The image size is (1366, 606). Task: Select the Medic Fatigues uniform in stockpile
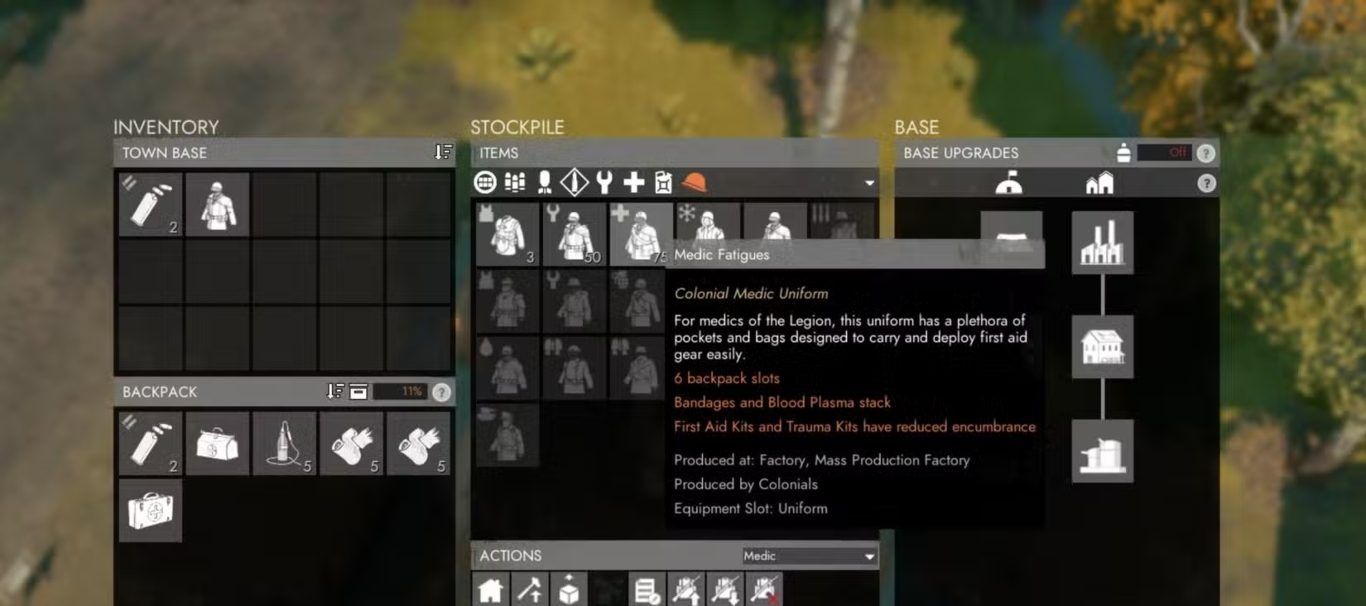(641, 235)
